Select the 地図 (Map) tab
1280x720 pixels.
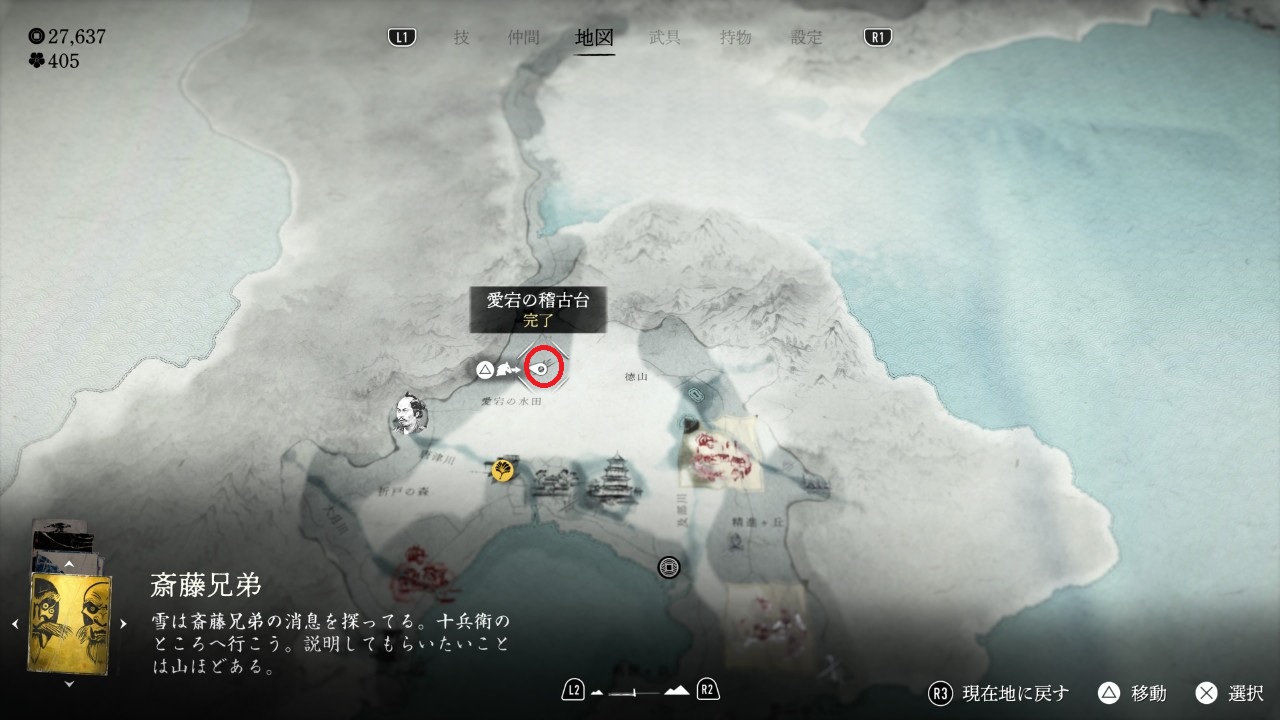click(595, 38)
